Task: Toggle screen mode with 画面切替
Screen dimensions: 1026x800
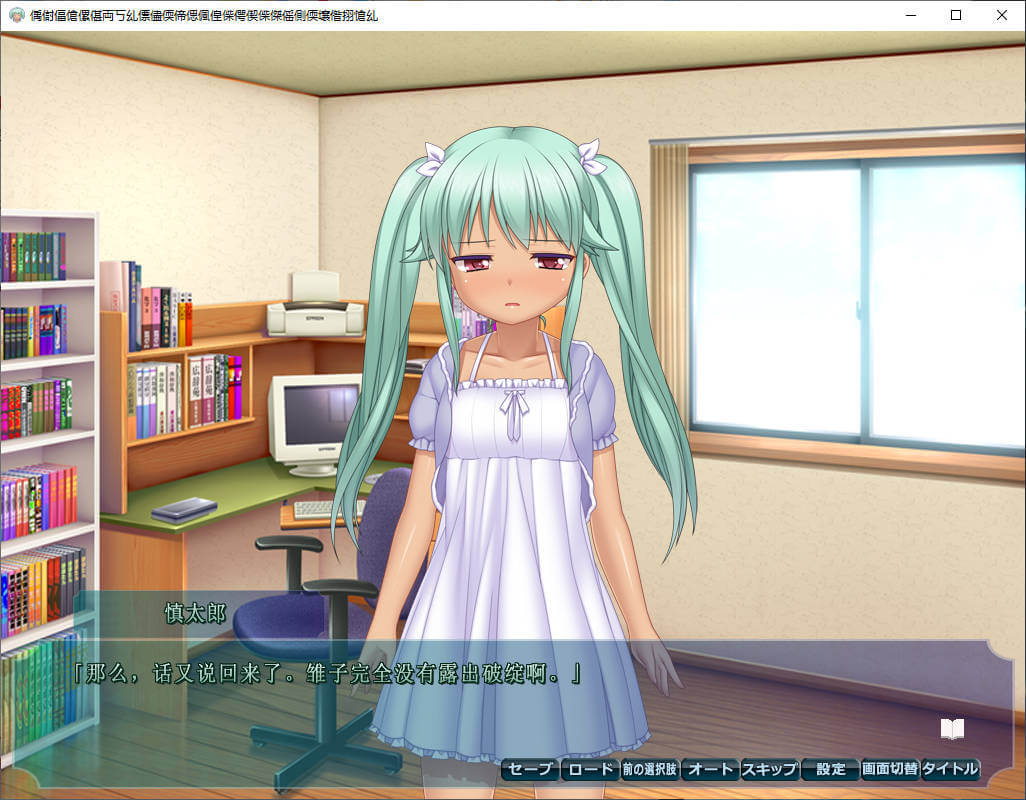Action: click(889, 769)
